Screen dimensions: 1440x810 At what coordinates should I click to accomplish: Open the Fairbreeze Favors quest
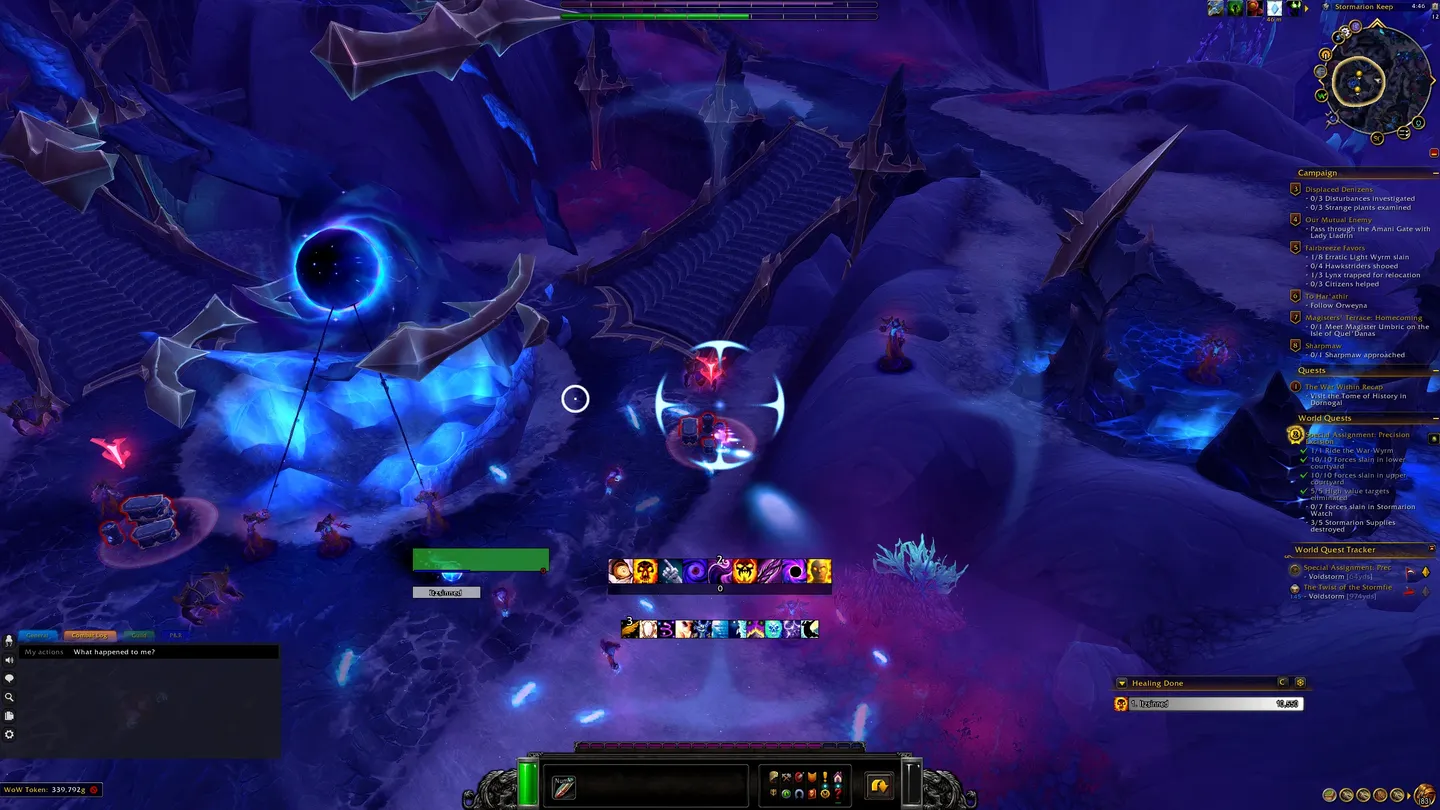click(1334, 248)
